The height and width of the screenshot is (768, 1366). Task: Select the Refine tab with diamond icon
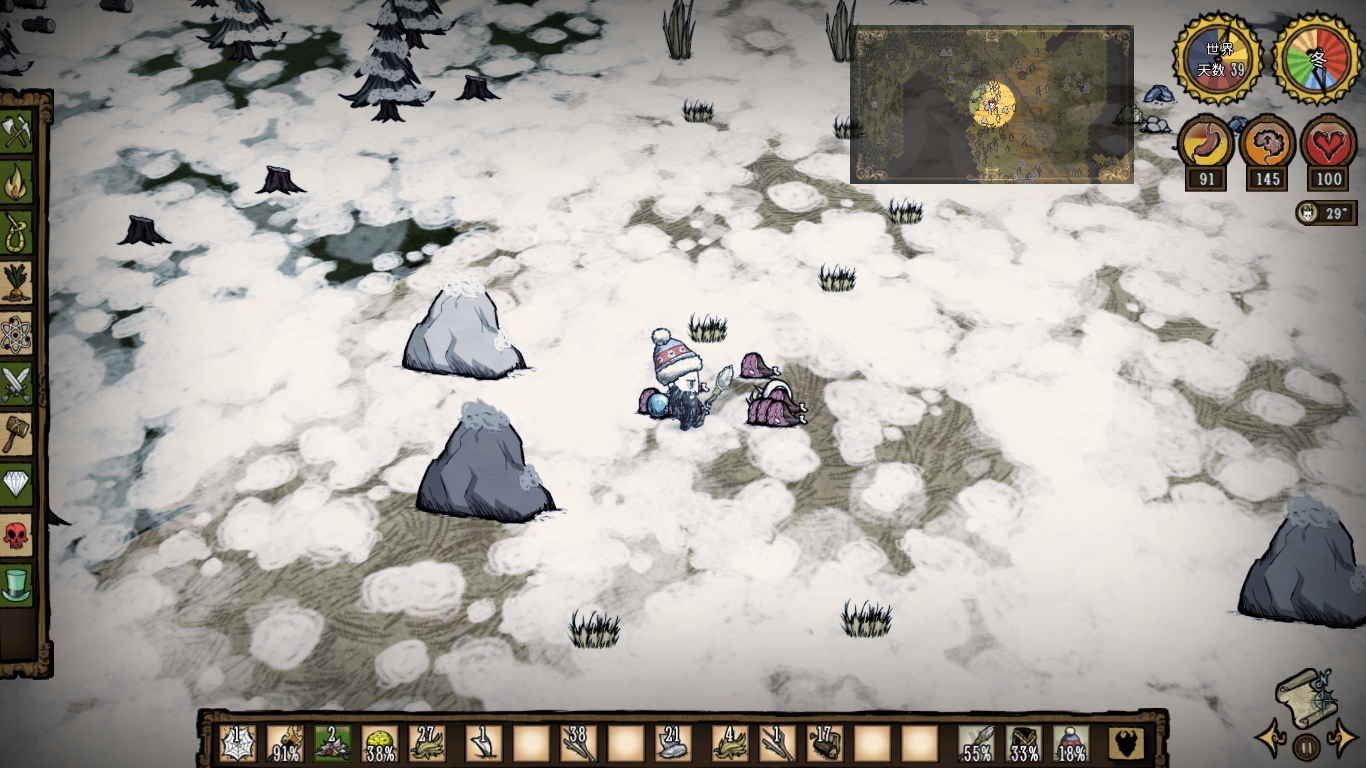pyautogui.click(x=17, y=485)
